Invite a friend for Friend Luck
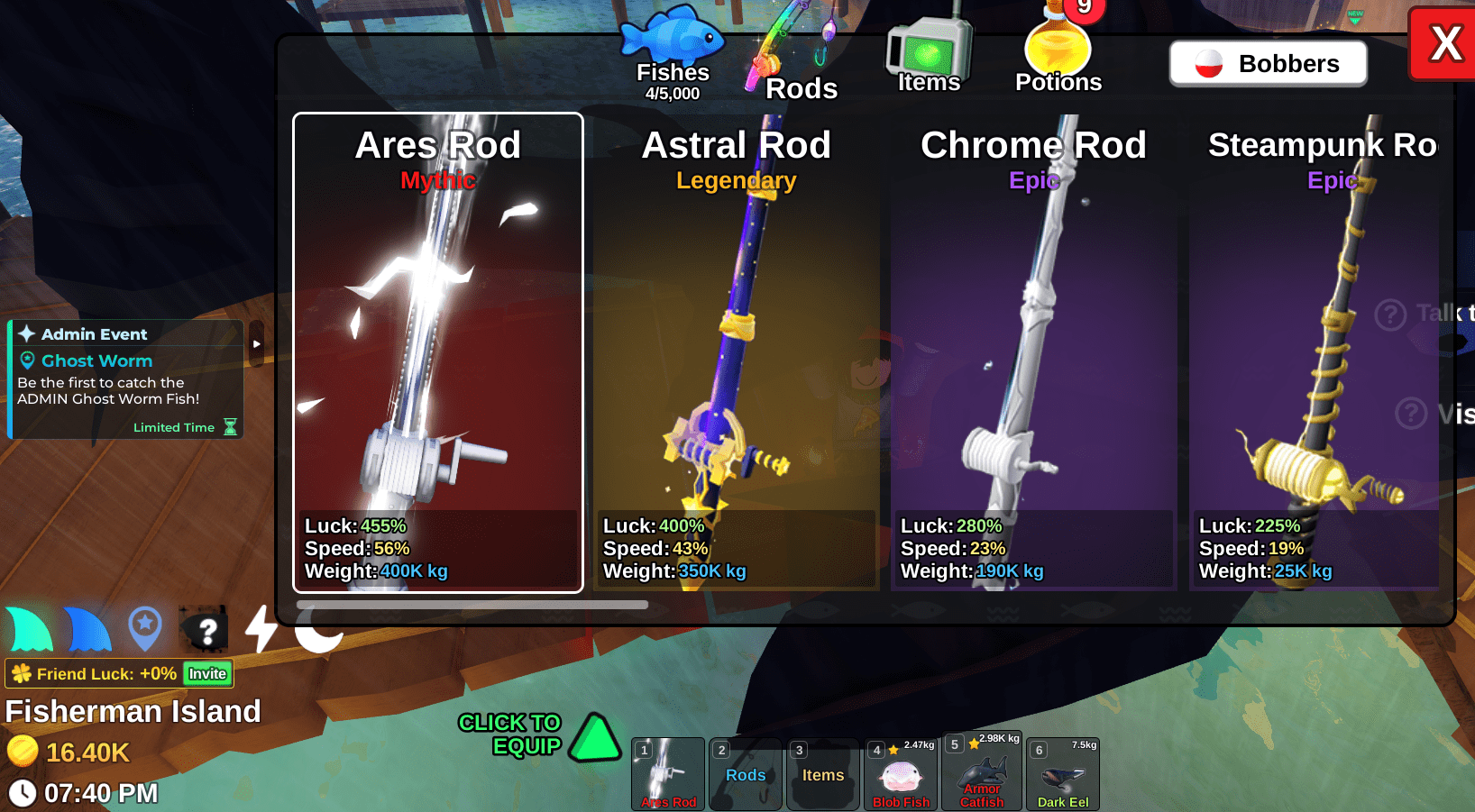Screen dimensions: 1475x812 click(207, 673)
